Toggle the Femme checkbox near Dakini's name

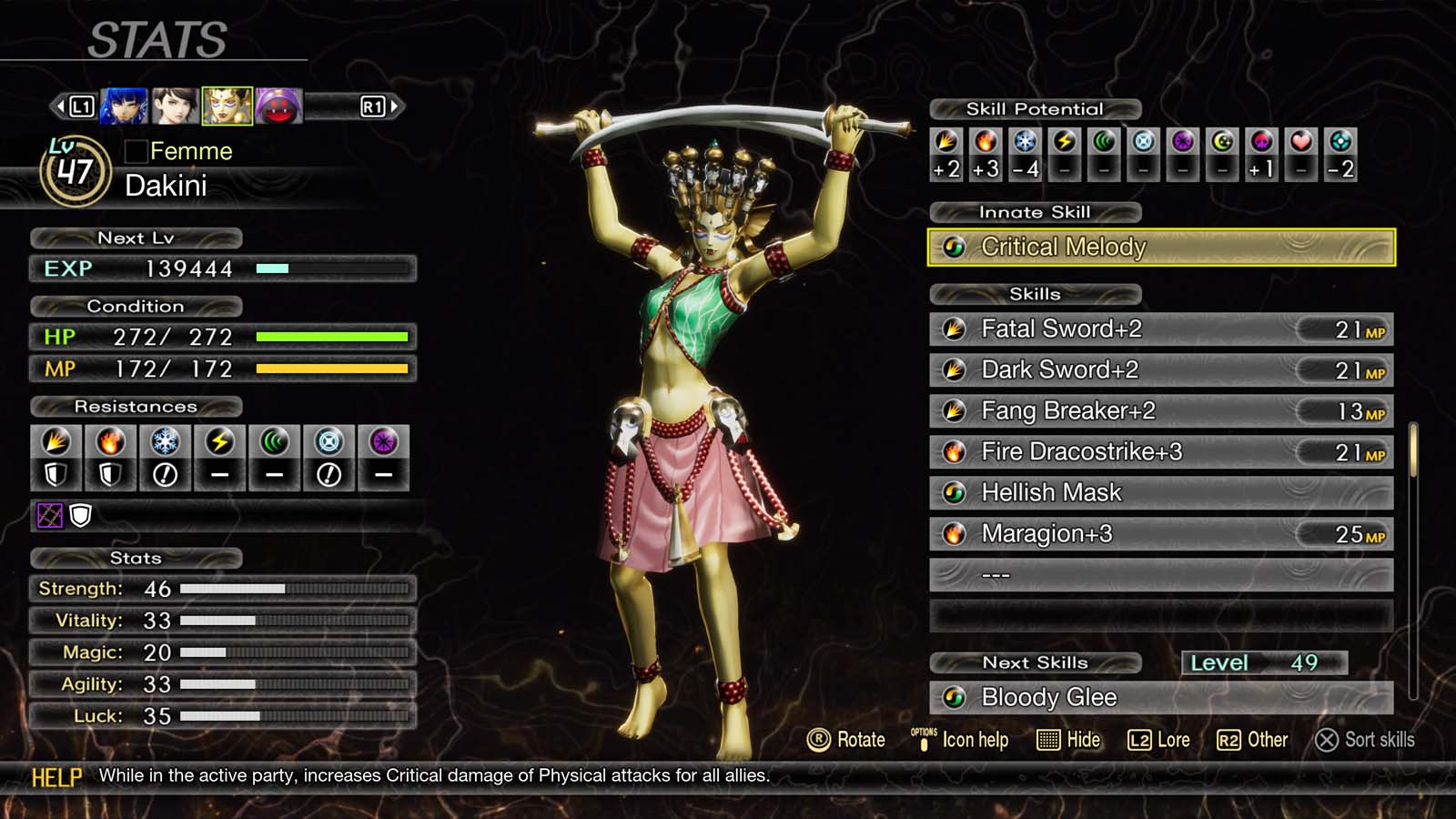coord(136,151)
